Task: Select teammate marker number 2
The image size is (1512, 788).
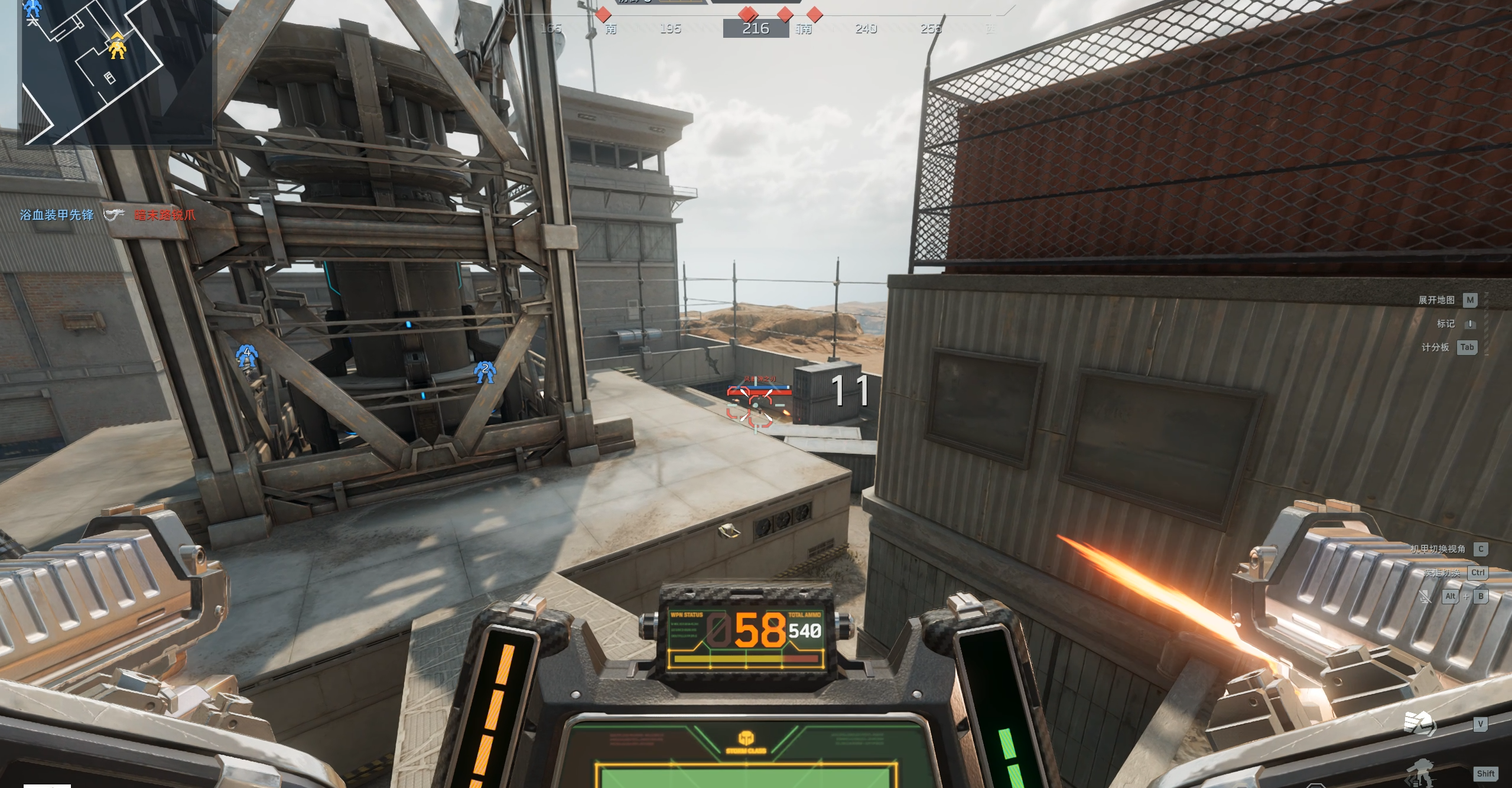Action: point(485,372)
